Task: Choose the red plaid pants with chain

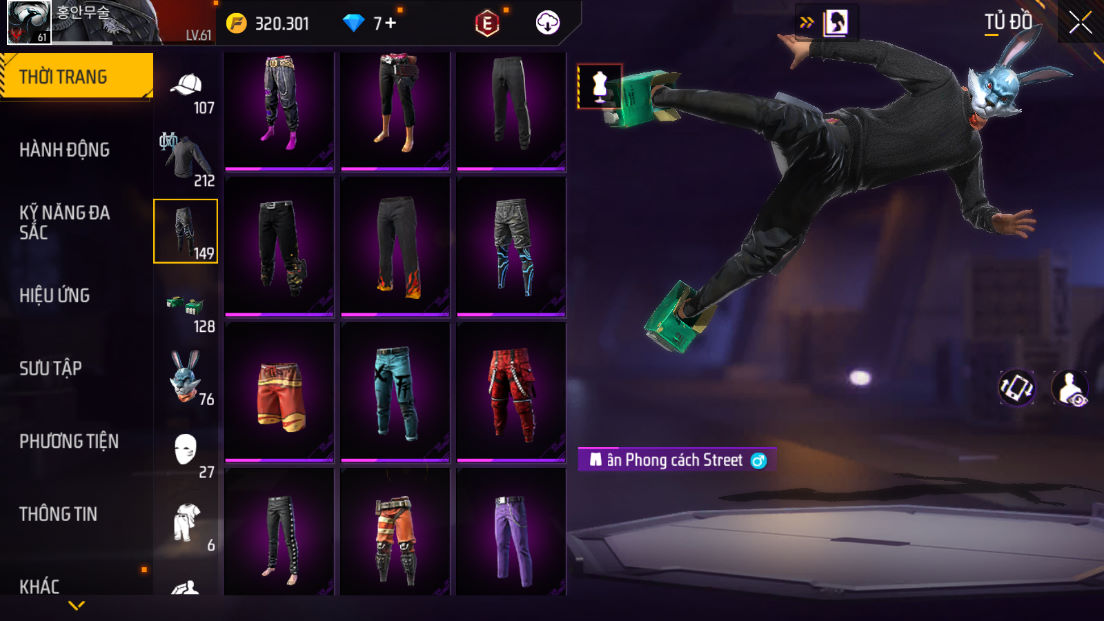Action: [511, 391]
